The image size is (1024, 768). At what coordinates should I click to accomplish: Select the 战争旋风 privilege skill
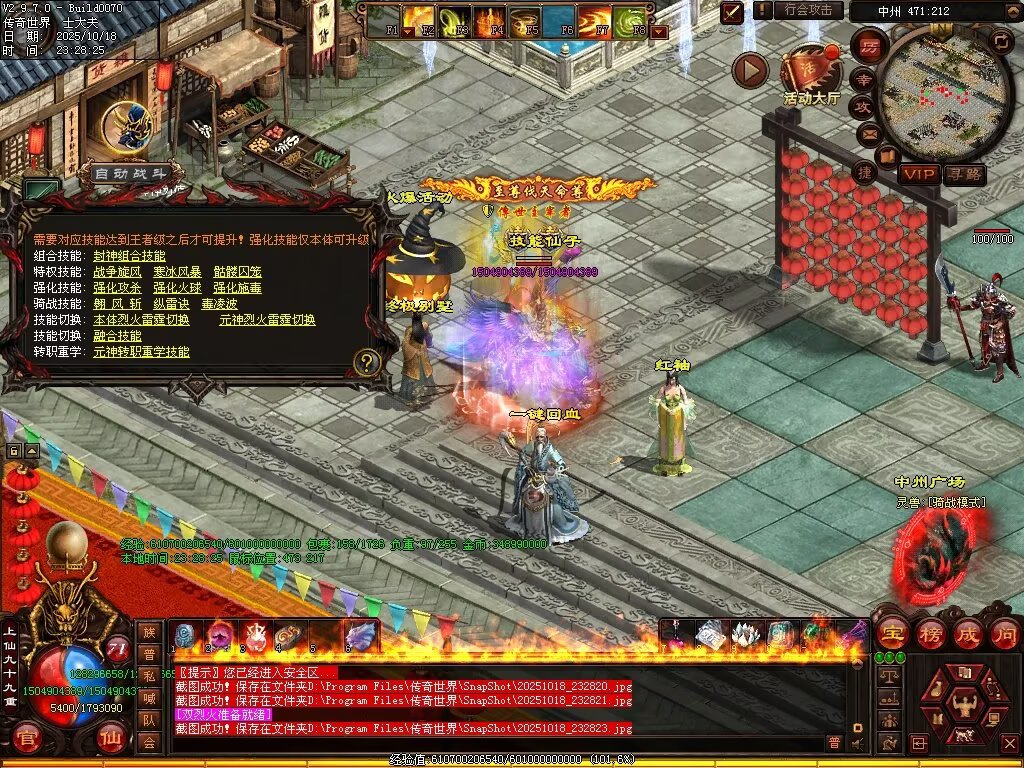pyautogui.click(x=119, y=272)
